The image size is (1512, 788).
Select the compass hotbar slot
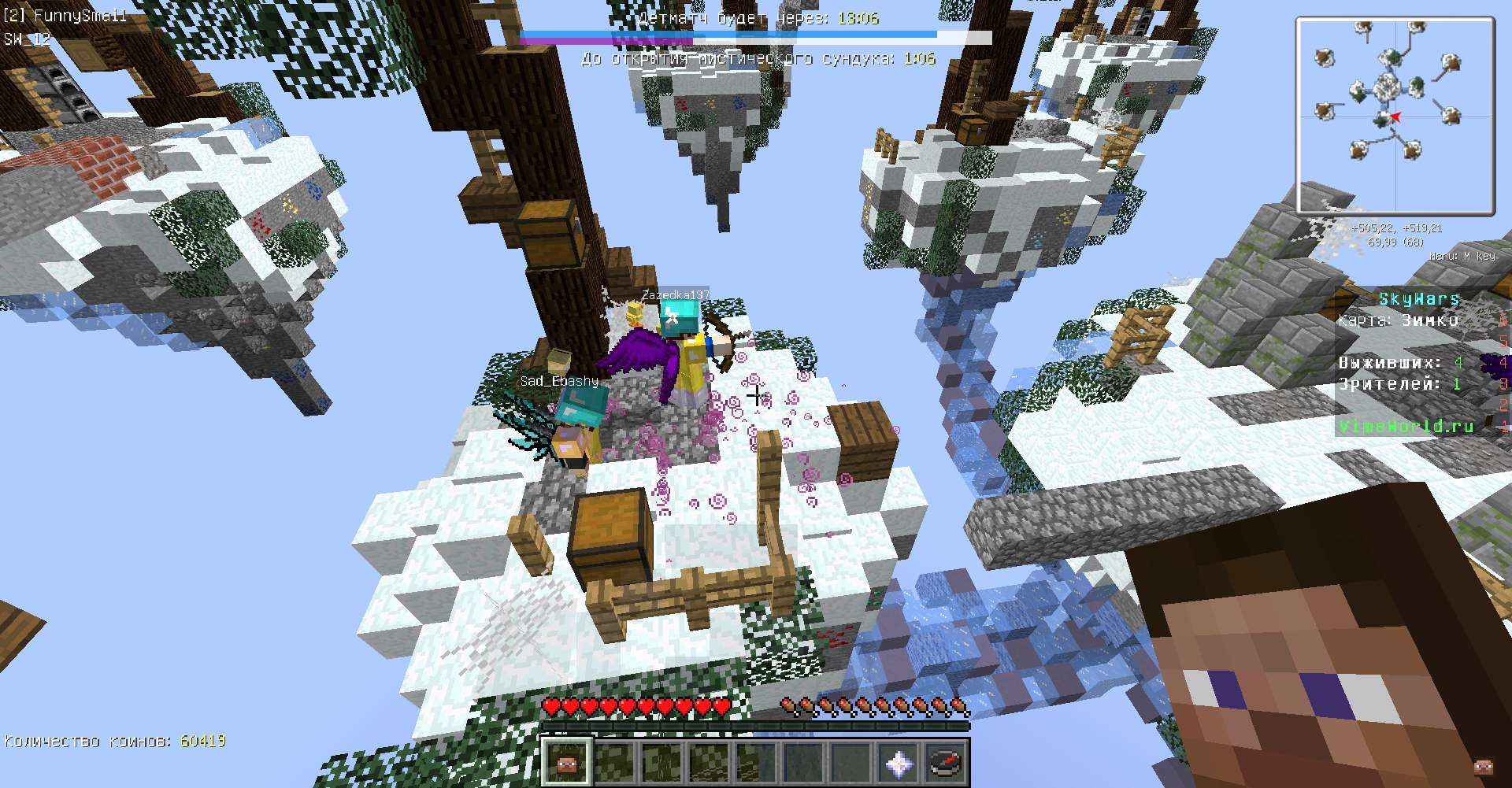946,762
